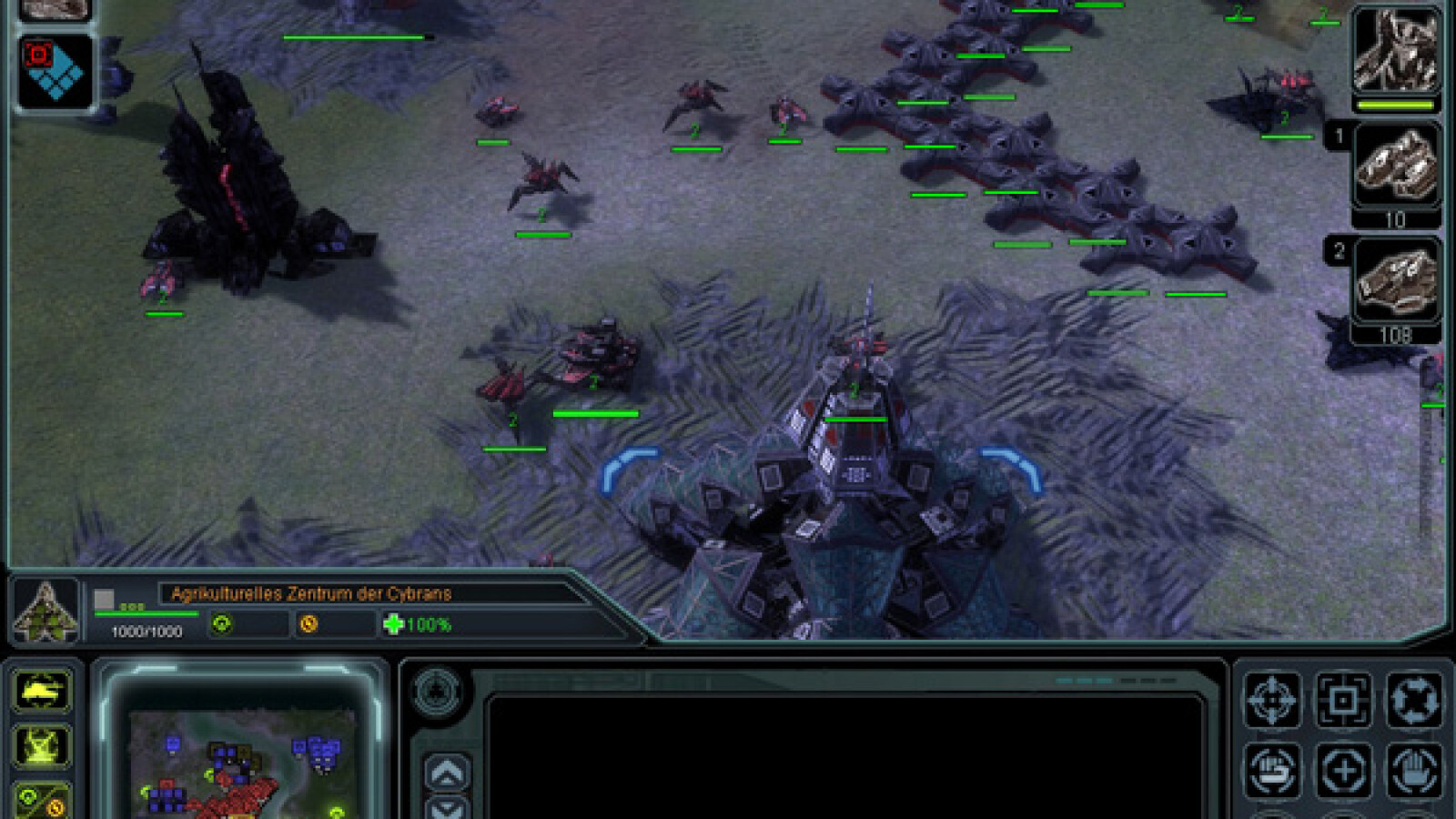Toggle the yellow tank icon button

(42, 693)
